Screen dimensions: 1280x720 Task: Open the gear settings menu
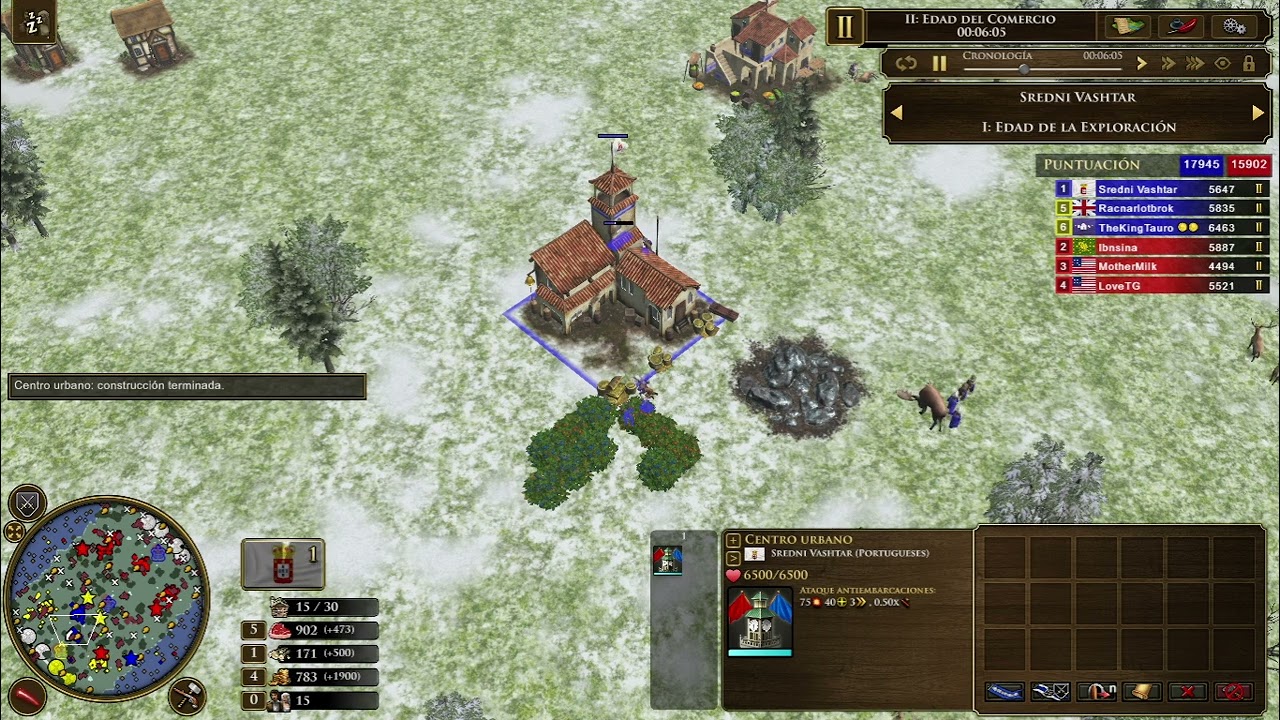point(1234,27)
